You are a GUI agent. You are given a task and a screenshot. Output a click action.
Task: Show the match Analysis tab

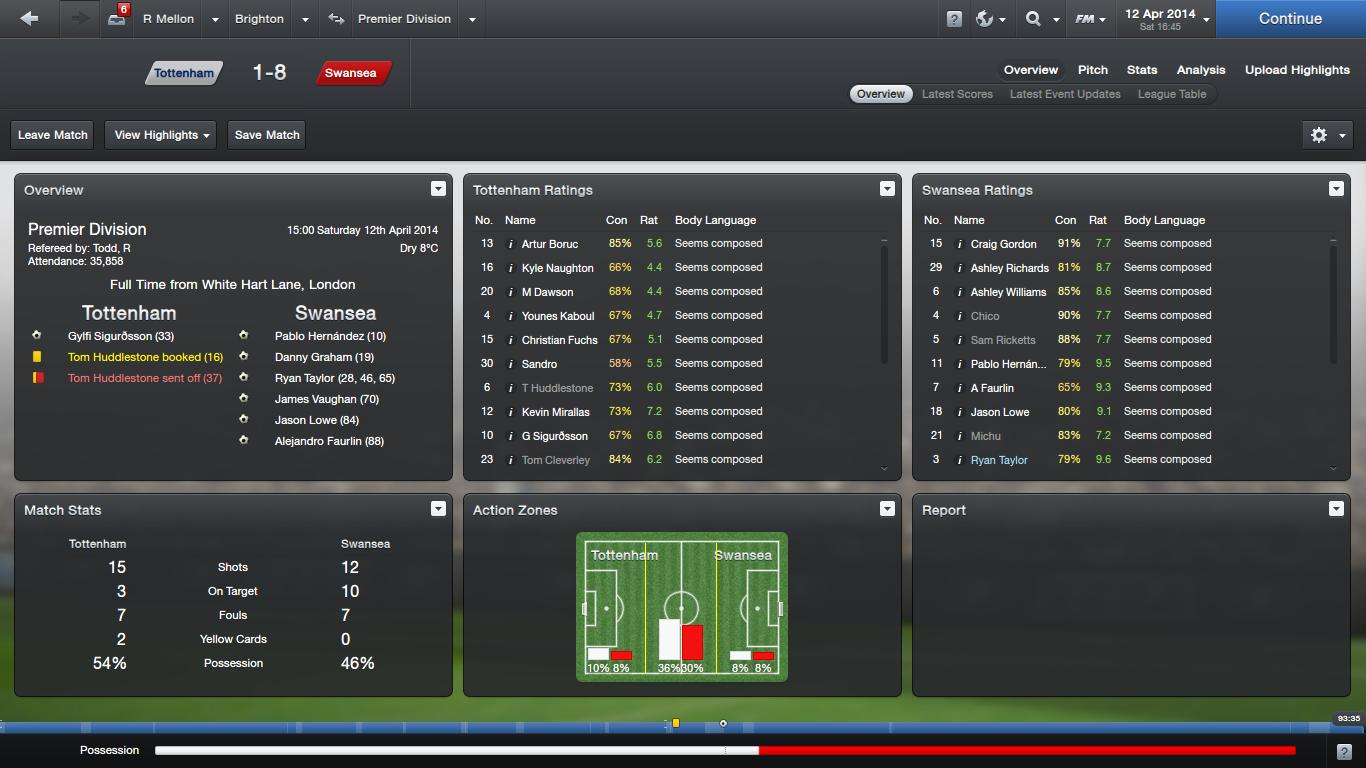1200,70
